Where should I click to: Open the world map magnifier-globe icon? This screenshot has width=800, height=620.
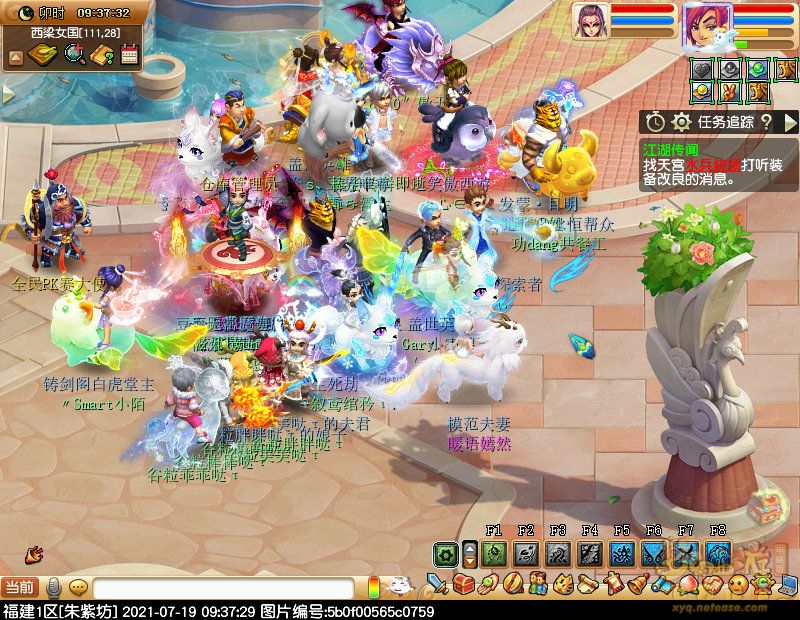[73, 56]
